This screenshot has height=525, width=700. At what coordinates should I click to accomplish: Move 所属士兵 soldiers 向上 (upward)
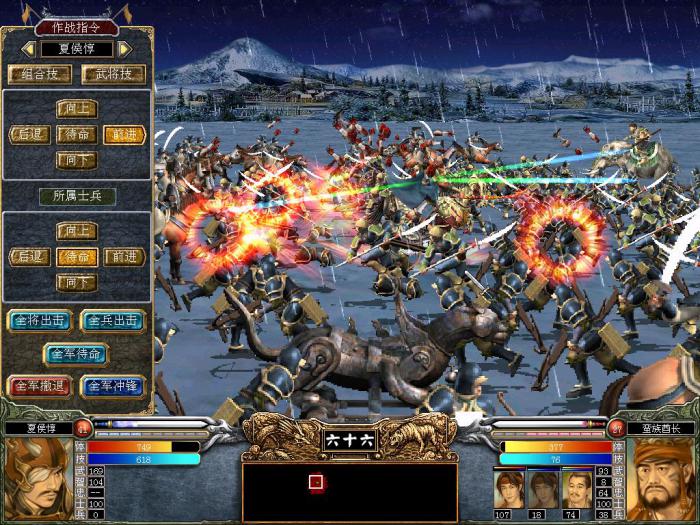point(76,231)
